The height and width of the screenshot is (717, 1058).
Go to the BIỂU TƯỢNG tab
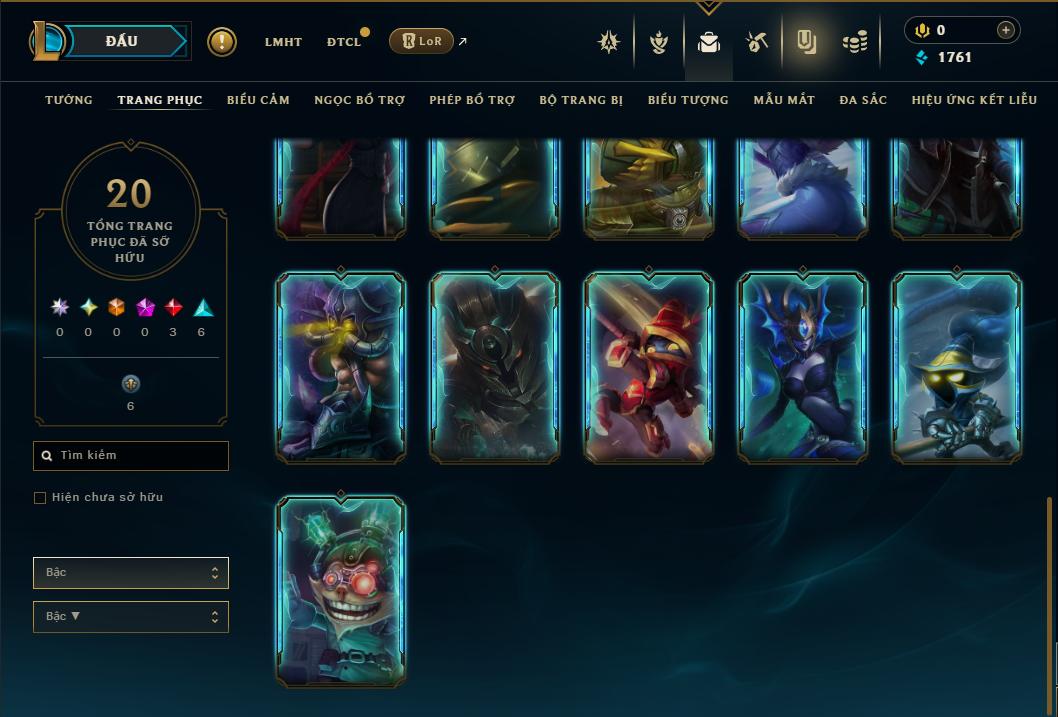pyautogui.click(x=688, y=100)
